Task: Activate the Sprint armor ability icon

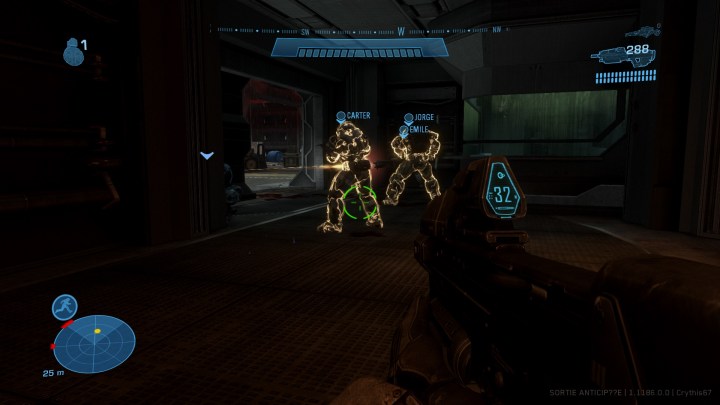Action: [65, 308]
